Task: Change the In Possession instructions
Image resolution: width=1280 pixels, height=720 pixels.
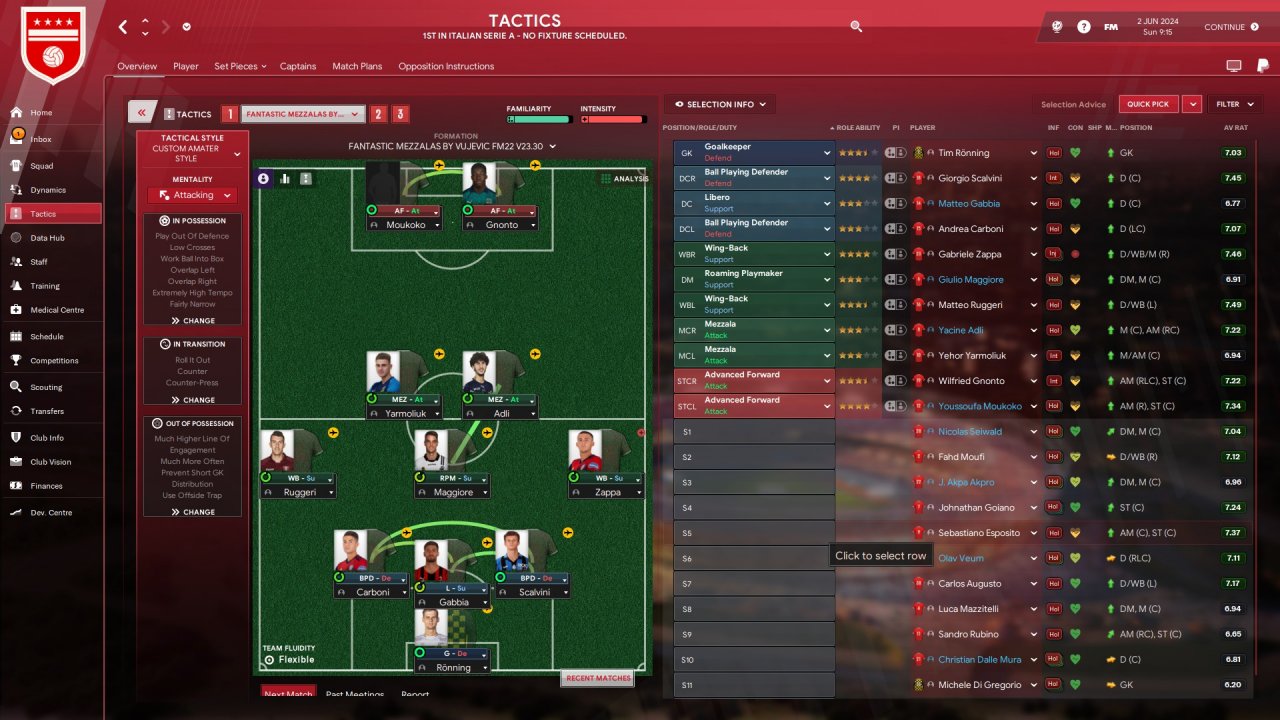Action: coord(193,321)
